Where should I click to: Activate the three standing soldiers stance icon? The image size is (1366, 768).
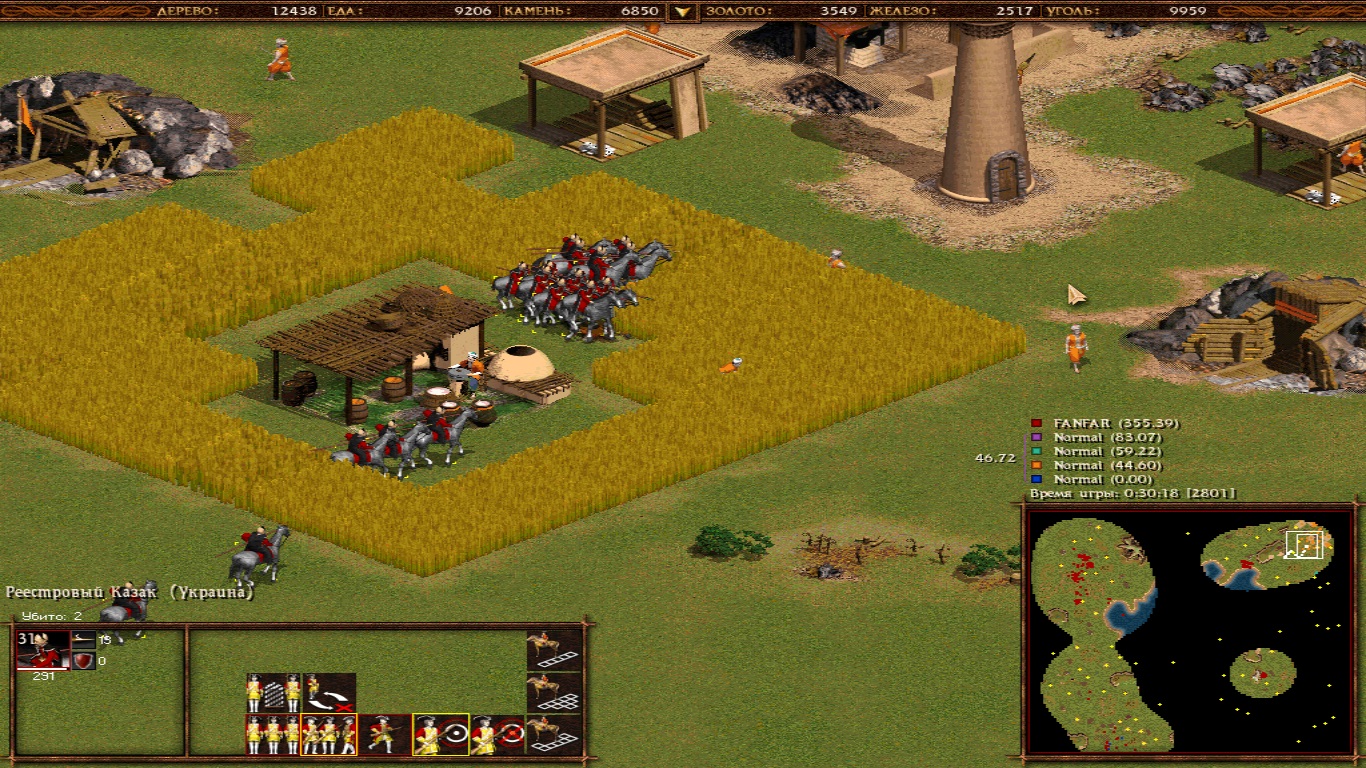273,735
